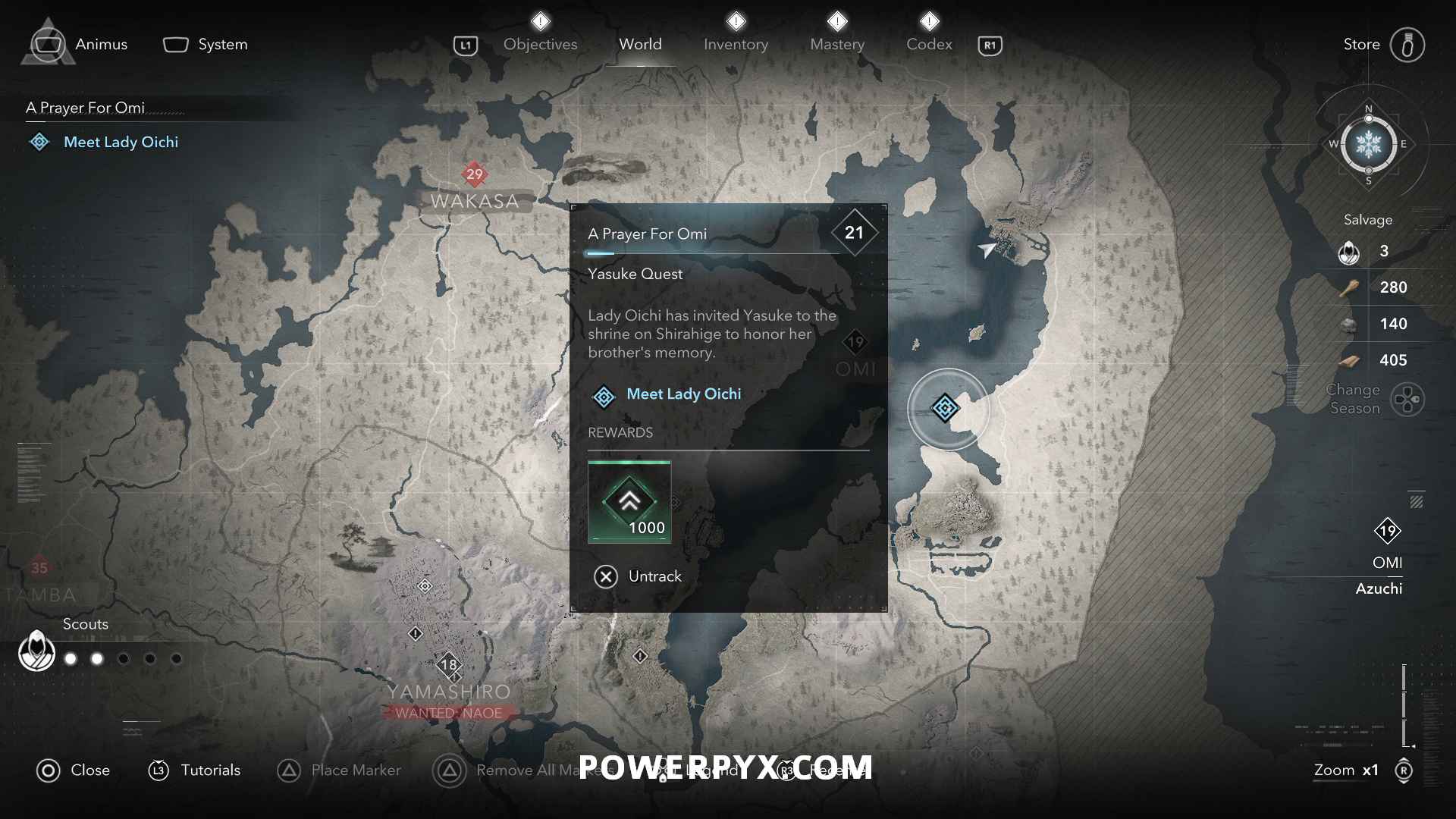Open the Tutorials
This screenshot has height=819, width=1456.
(194, 770)
